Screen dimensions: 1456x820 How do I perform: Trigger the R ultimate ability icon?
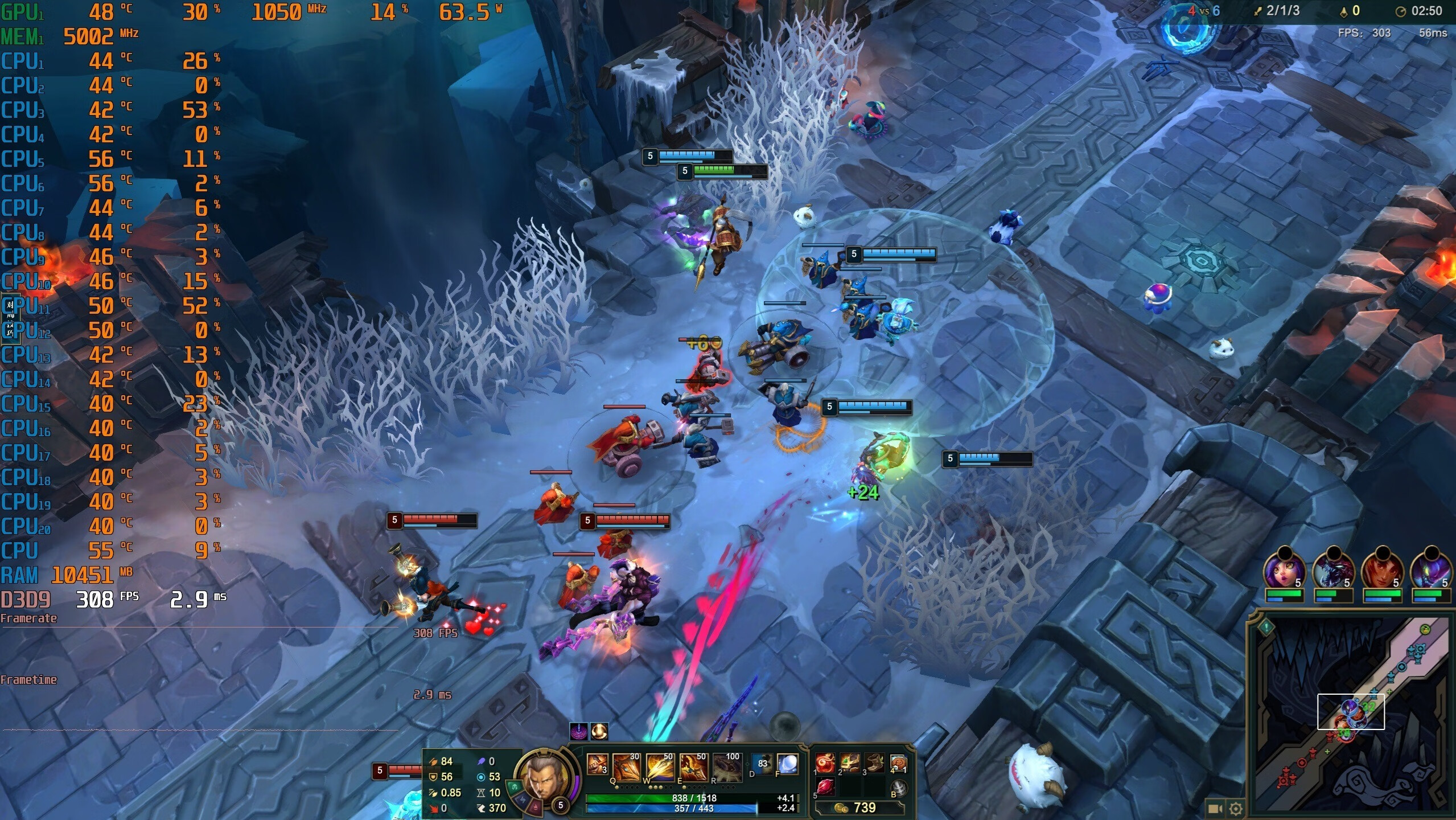pyautogui.click(x=727, y=766)
